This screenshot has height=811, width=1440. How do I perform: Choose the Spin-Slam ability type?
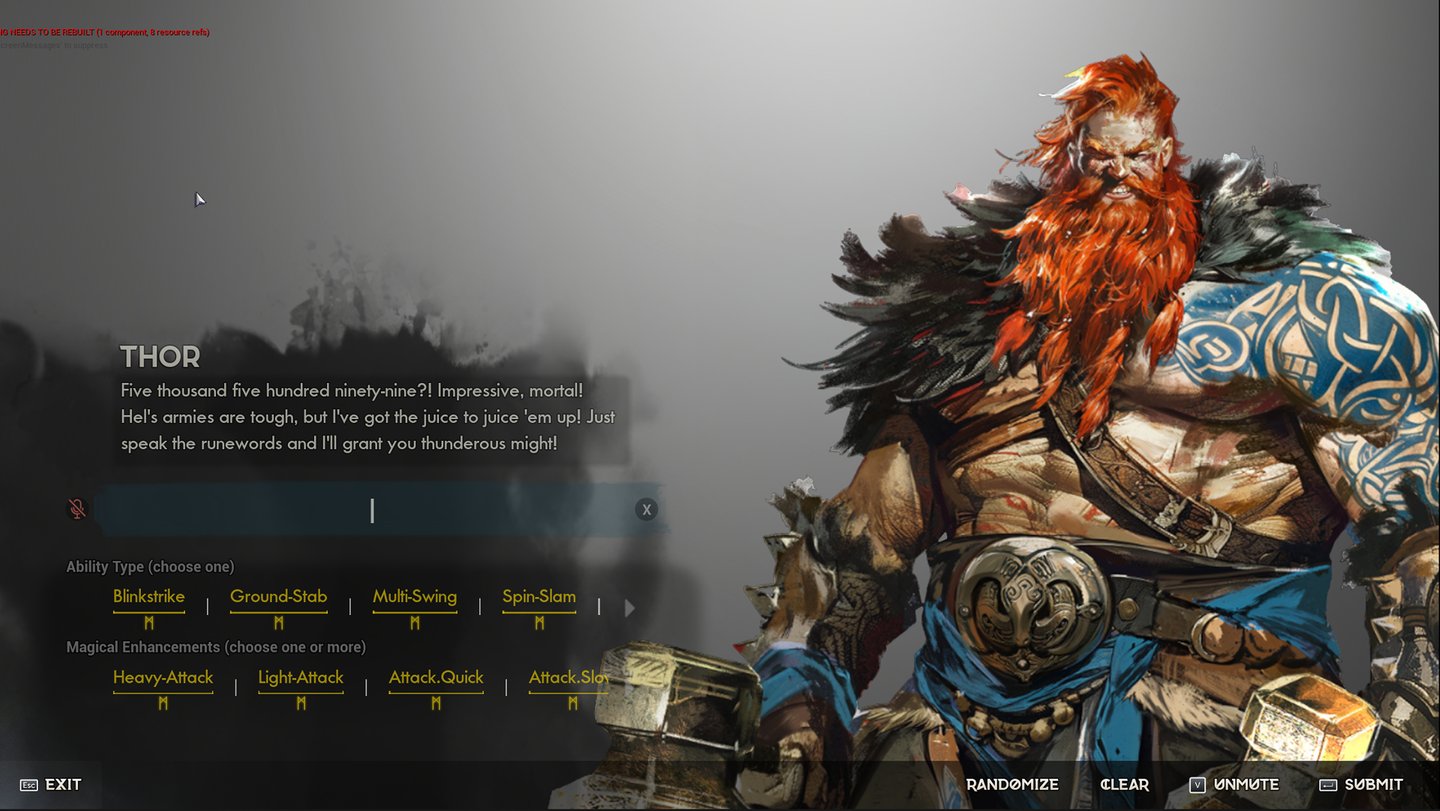coord(539,597)
